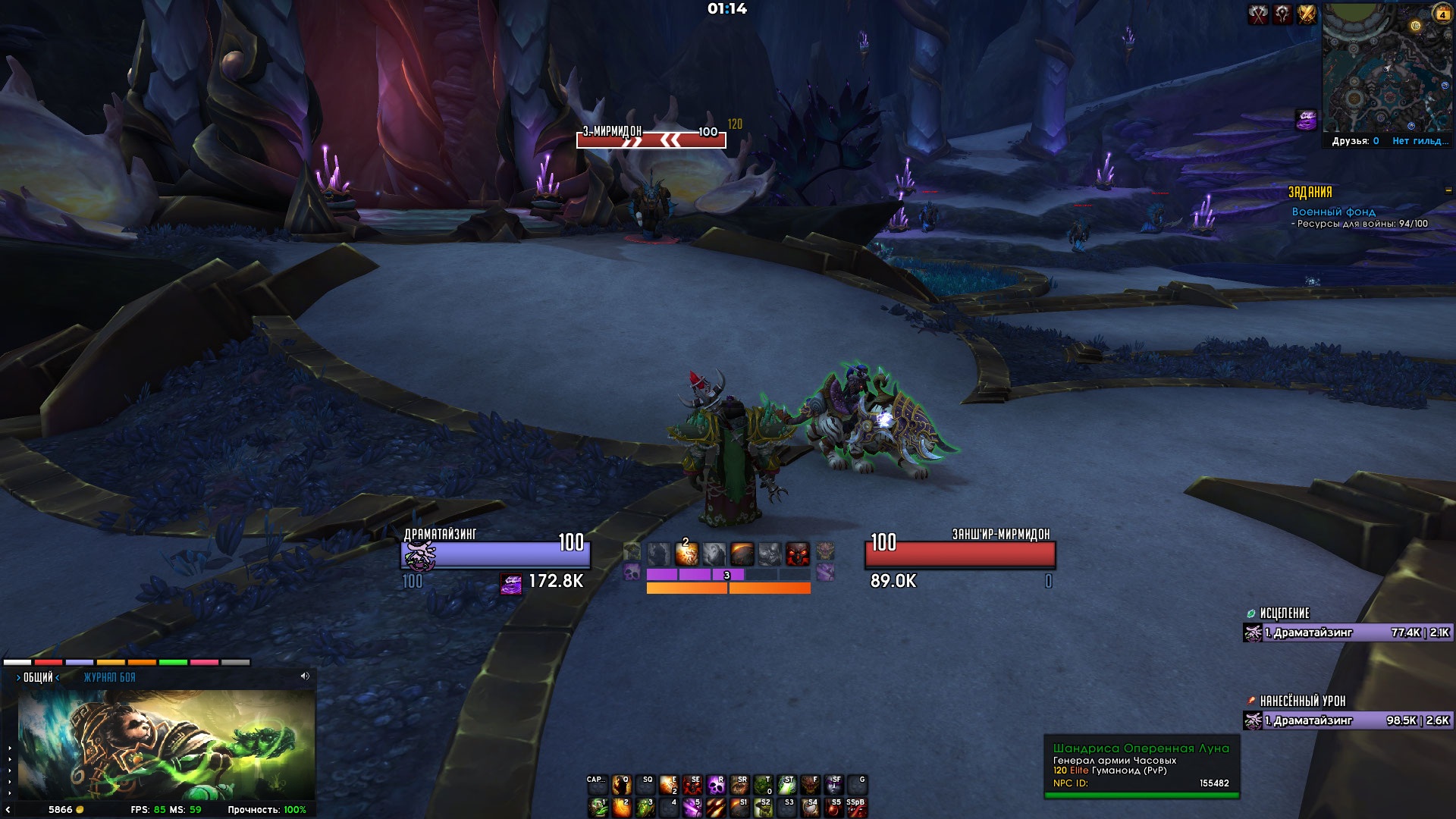Image resolution: width=1456 pixels, height=819 pixels.
Task: Cast the green beam ability on ST
Action: coord(786,785)
